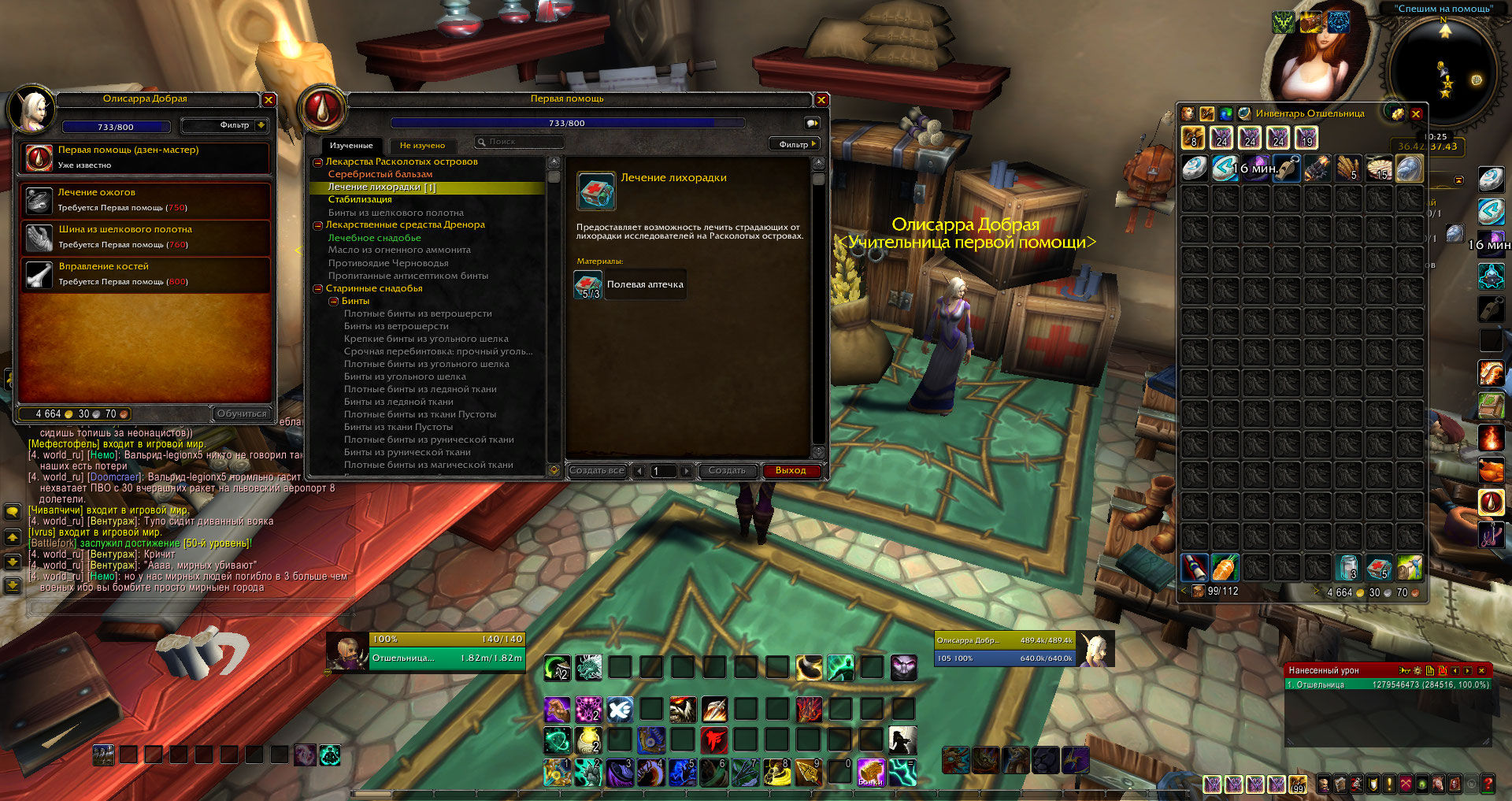Select the Серебристый бальзам recipe
1512x801 pixels.
click(380, 174)
